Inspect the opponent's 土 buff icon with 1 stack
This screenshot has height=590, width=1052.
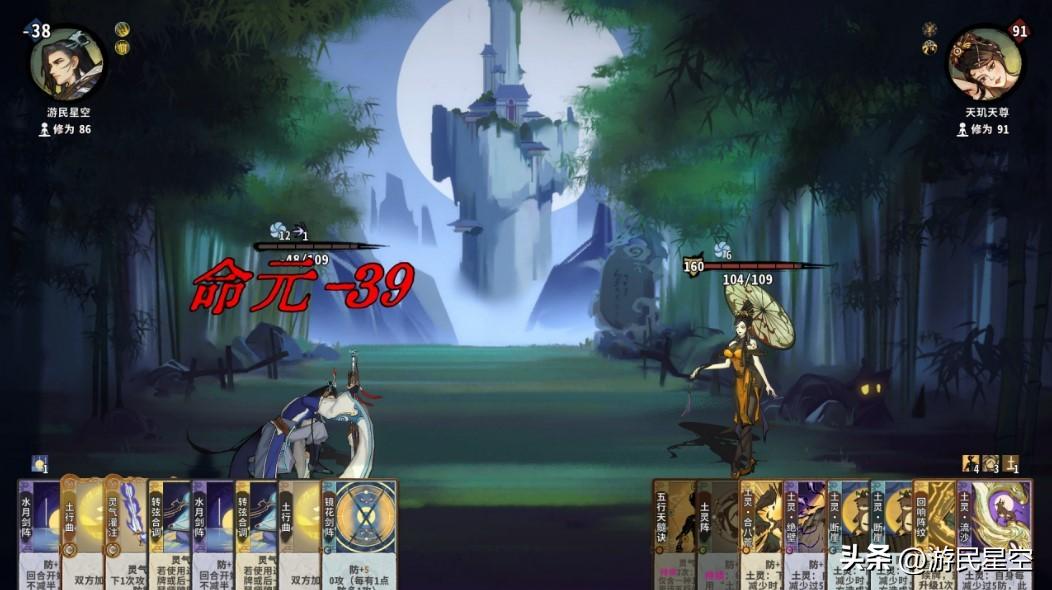(x=1010, y=464)
